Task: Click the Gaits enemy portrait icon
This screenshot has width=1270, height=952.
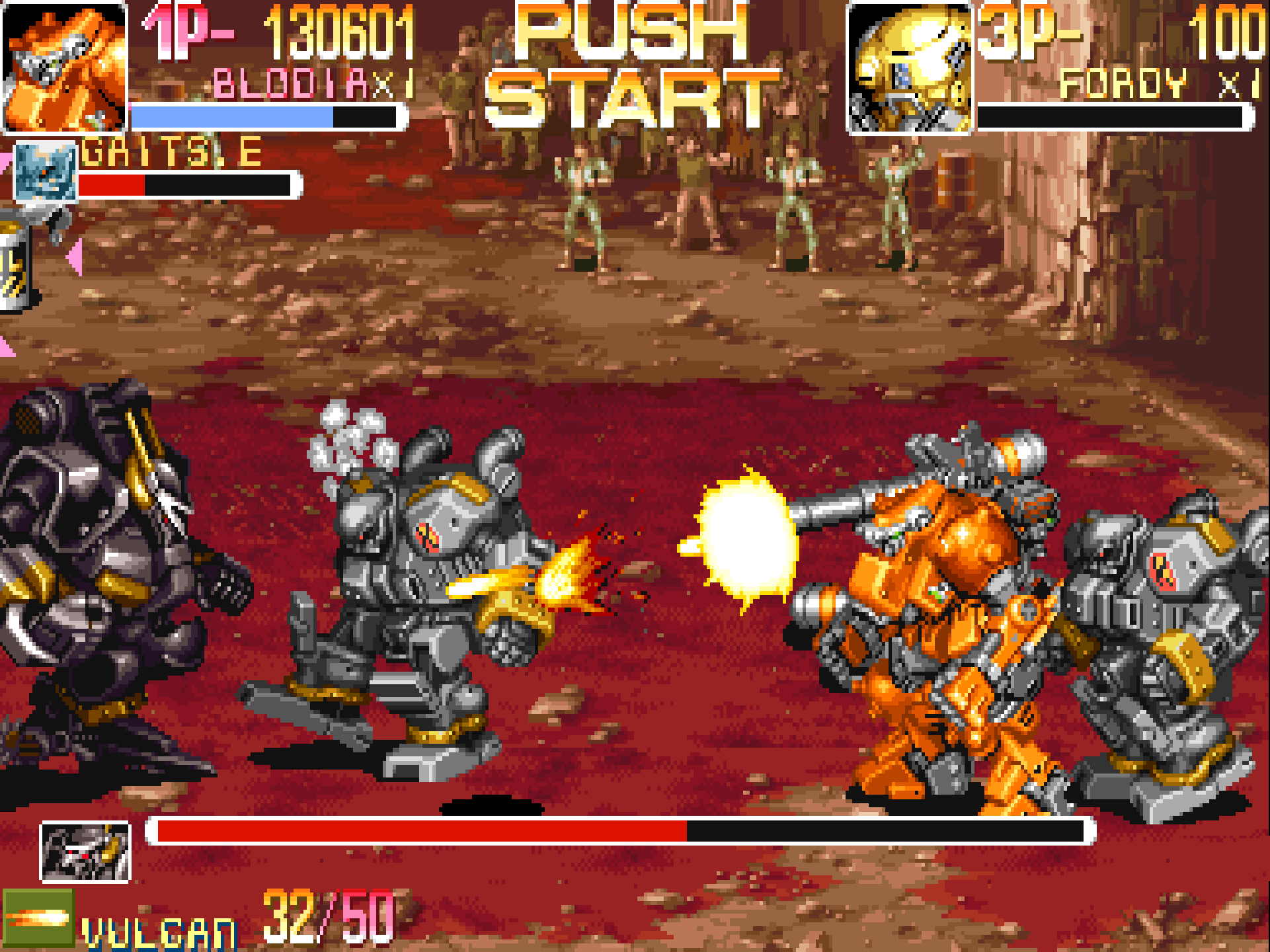Action: pos(46,172)
